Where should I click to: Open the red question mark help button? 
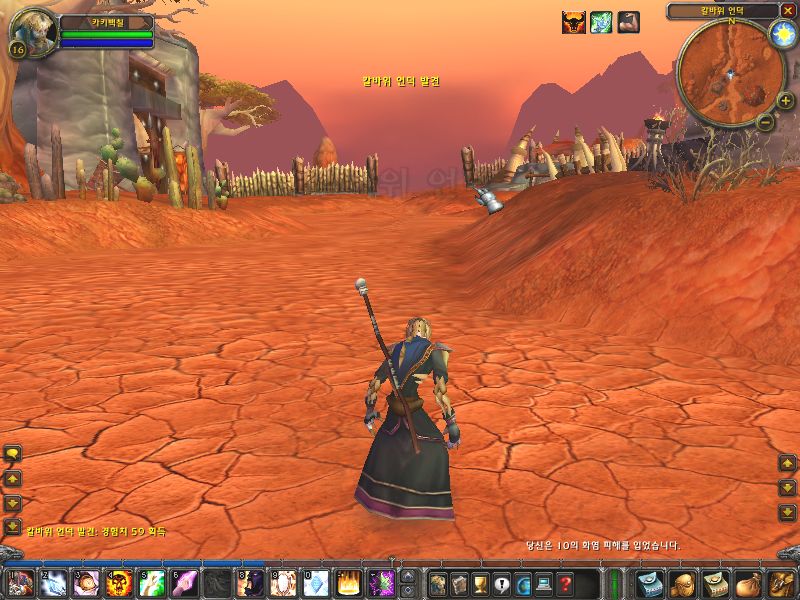[566, 583]
